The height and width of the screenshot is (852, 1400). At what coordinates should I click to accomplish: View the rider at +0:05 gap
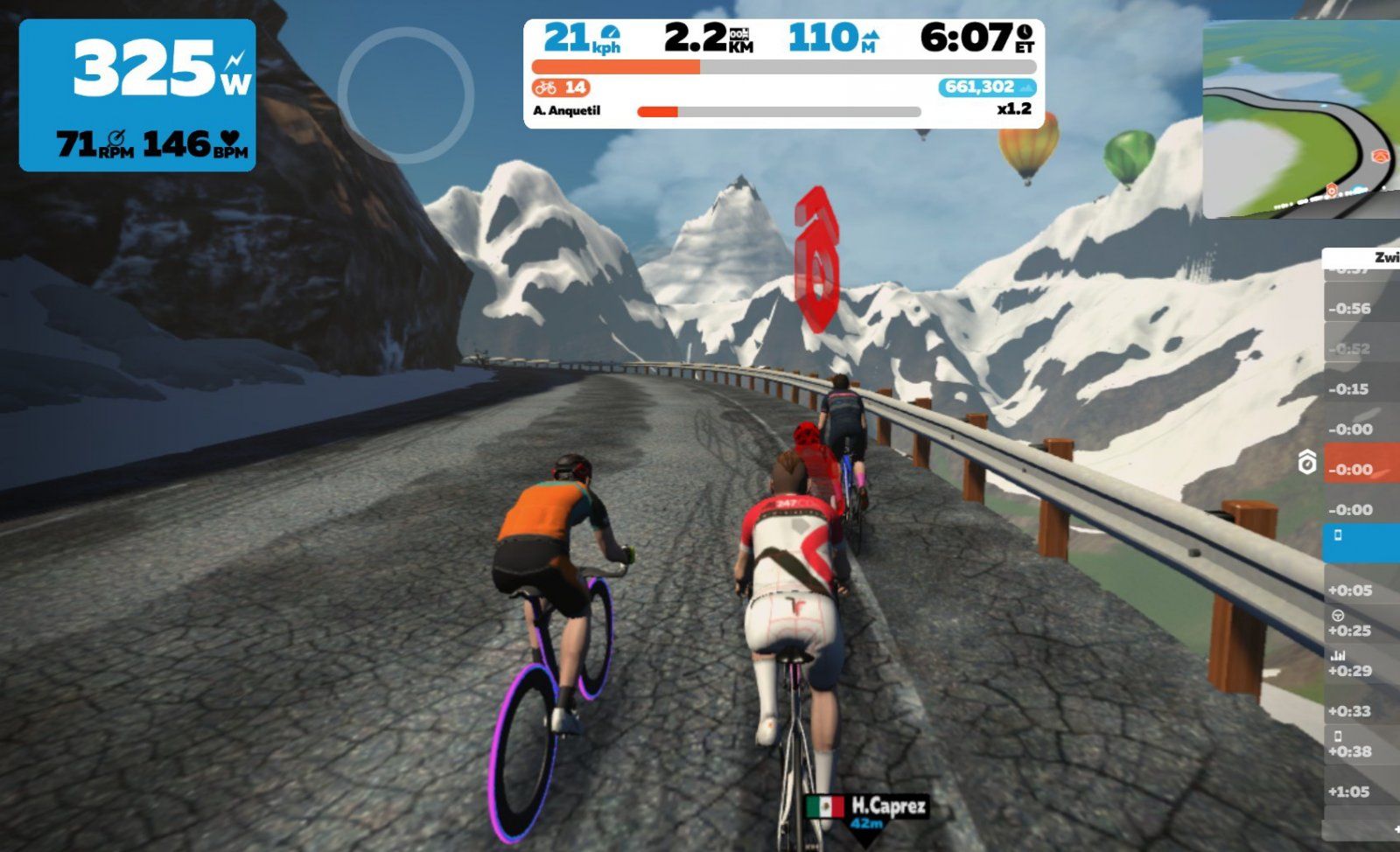click(x=1361, y=590)
